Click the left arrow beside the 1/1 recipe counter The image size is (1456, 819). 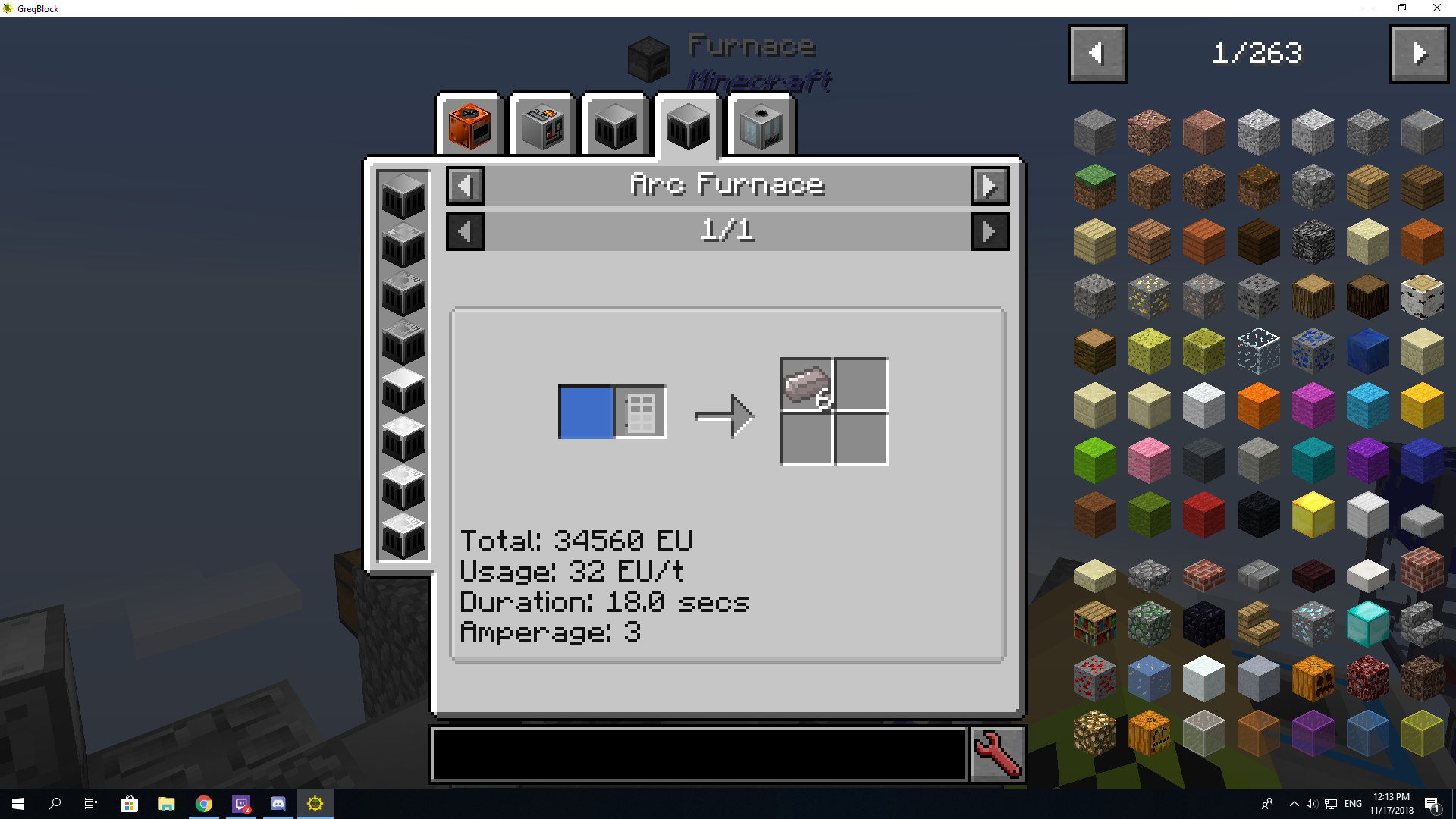(465, 231)
